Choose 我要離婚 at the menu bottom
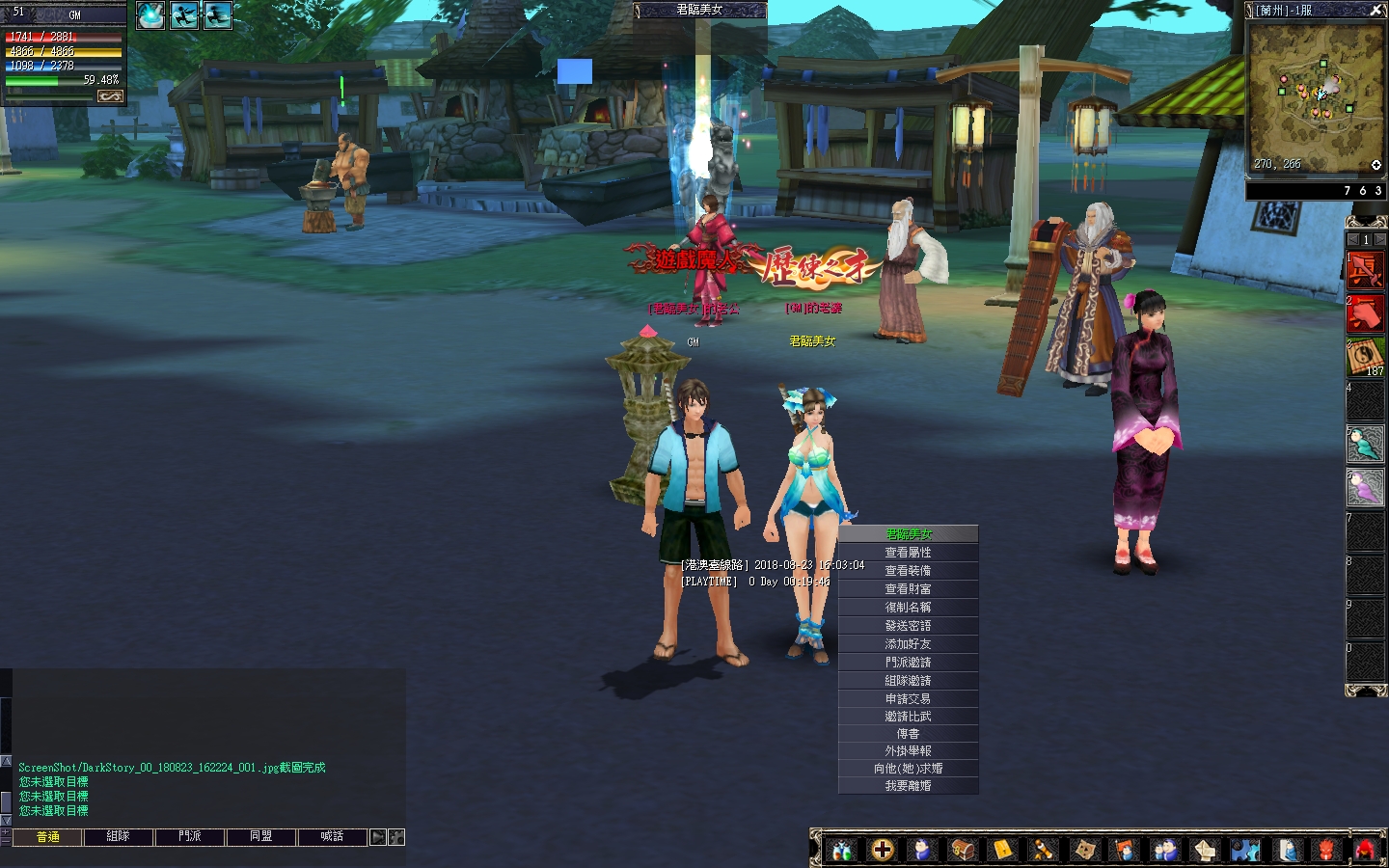 [908, 786]
